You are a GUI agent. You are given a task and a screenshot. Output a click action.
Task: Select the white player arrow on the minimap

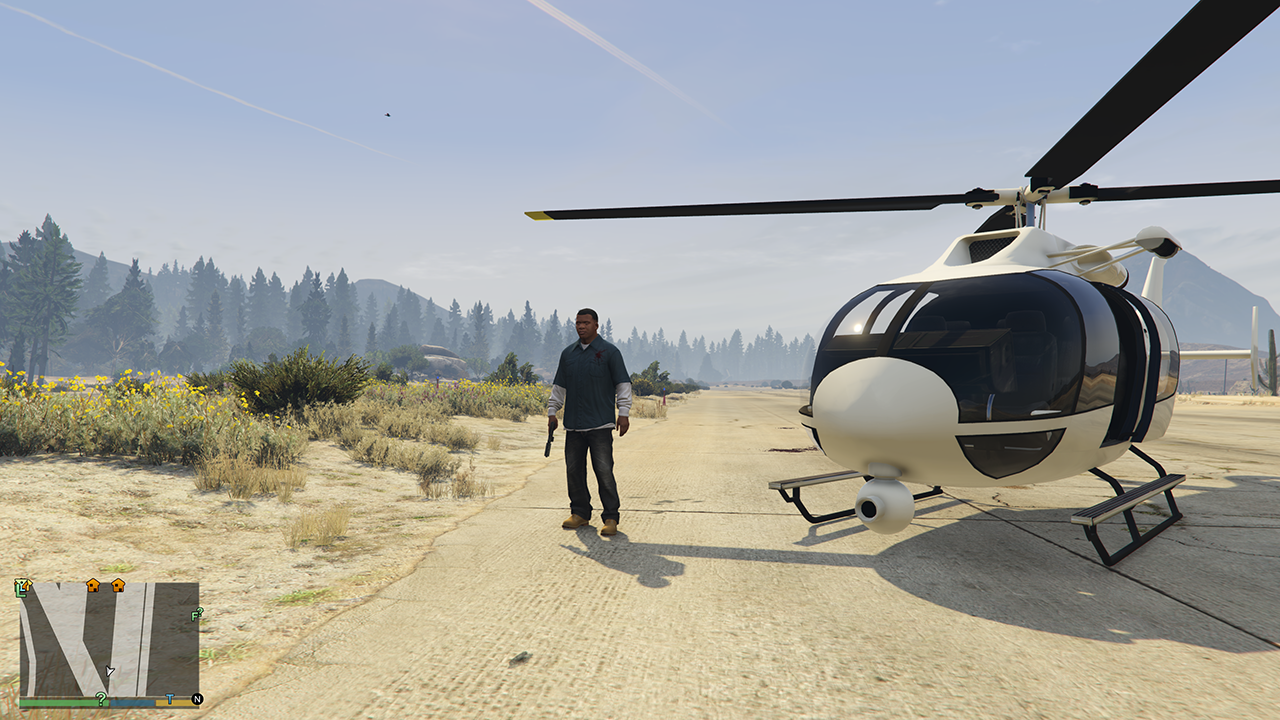(x=109, y=671)
